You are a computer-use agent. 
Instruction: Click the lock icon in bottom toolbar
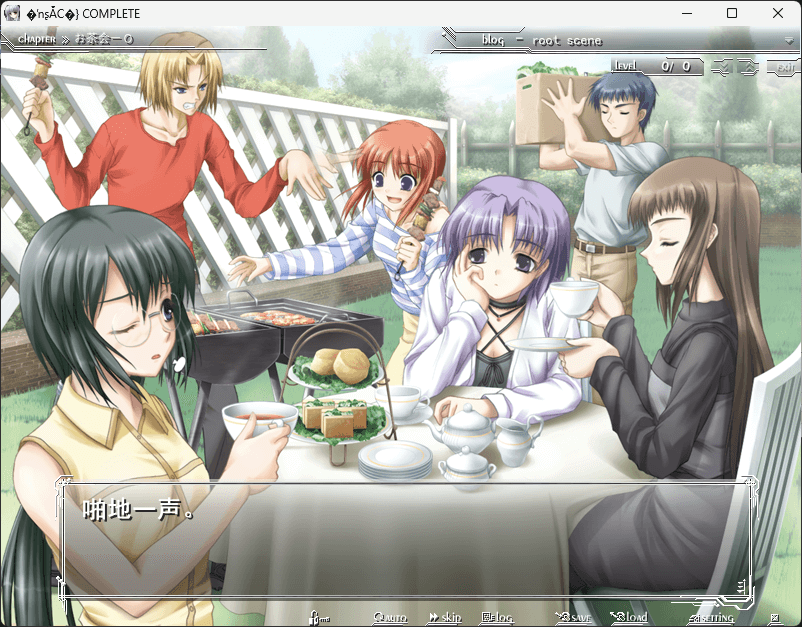tap(319, 617)
